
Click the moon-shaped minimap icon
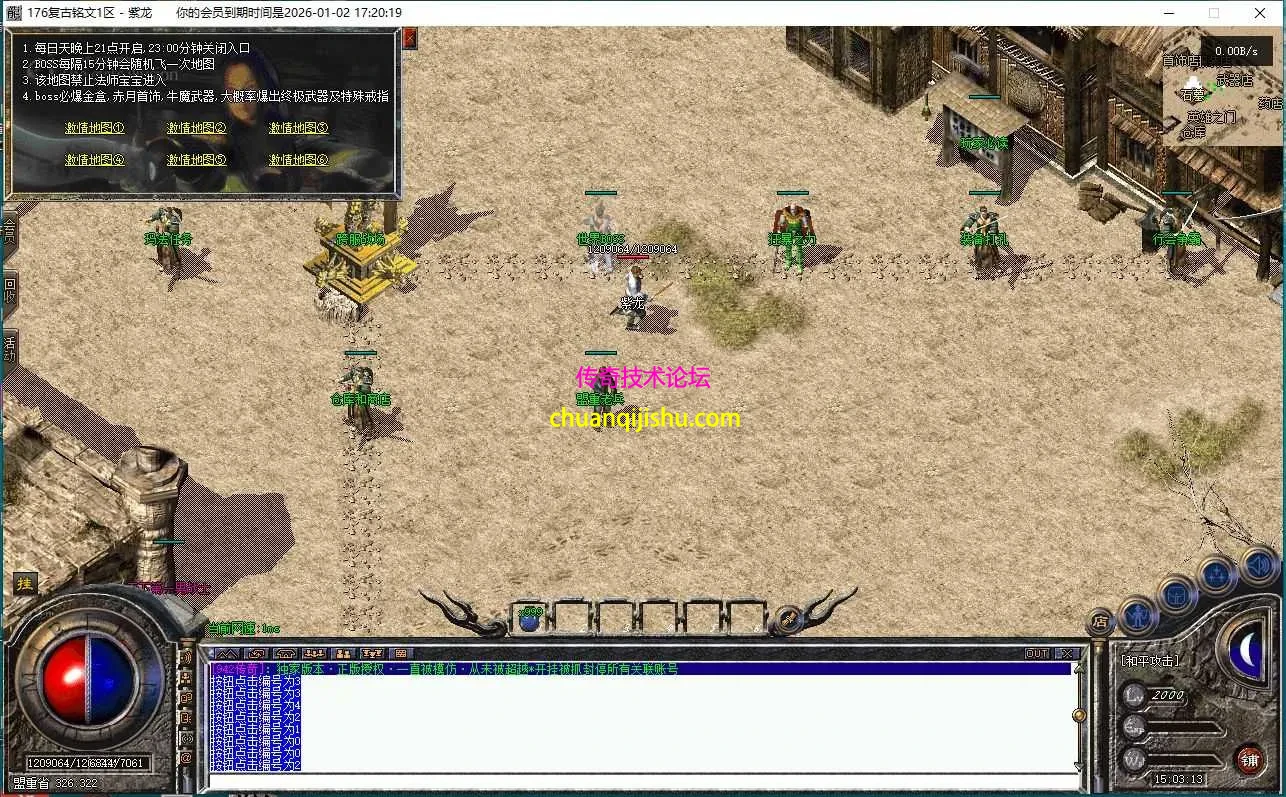tap(1247, 652)
